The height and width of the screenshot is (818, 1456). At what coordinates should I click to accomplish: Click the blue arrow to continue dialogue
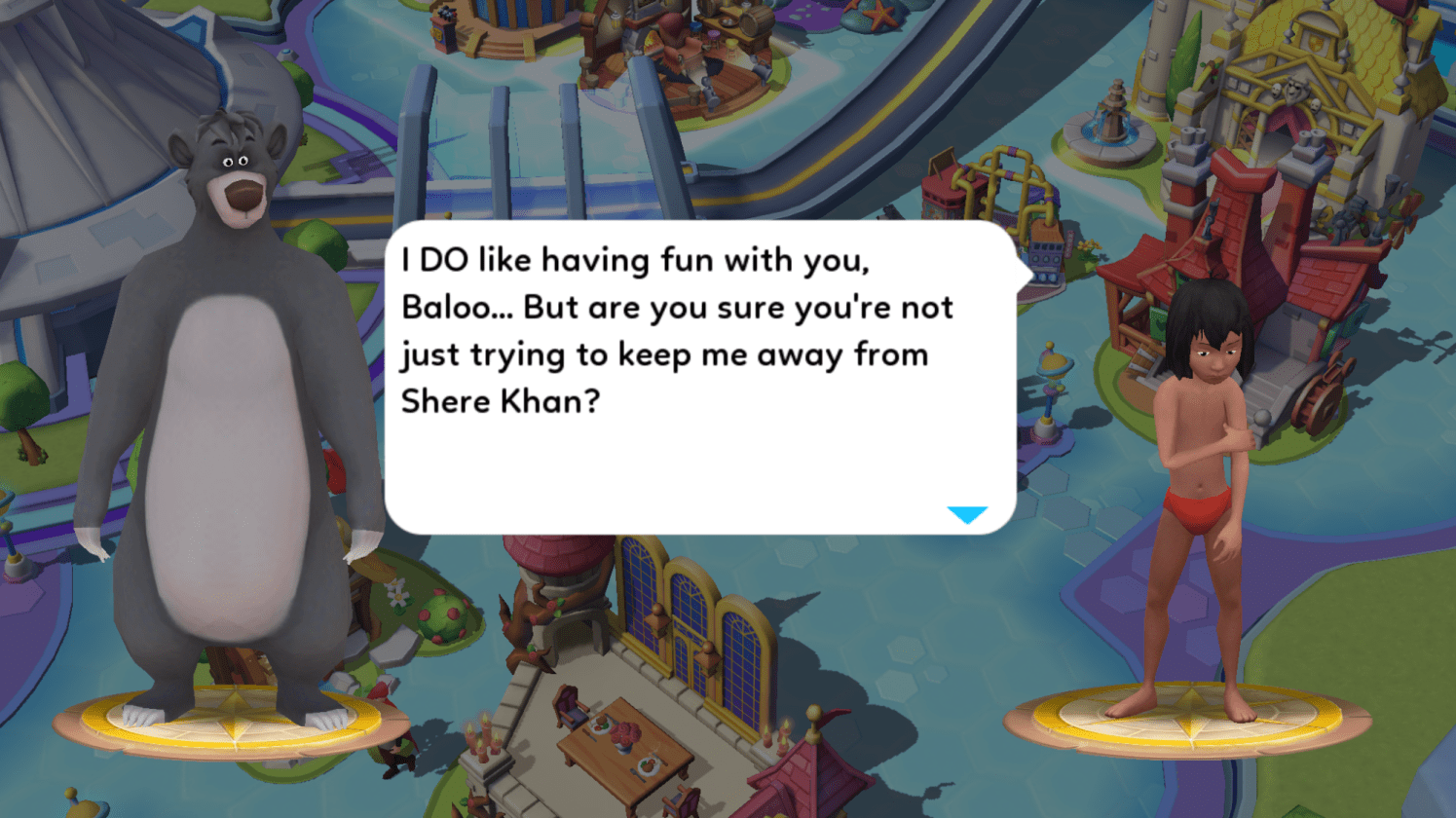pyautogui.click(x=966, y=514)
